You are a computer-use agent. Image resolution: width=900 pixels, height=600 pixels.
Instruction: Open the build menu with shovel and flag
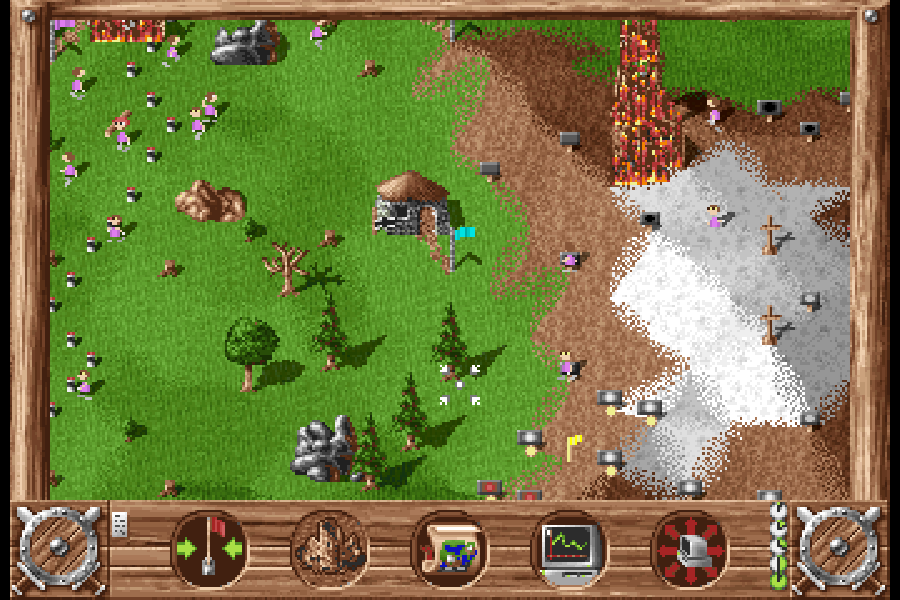pyautogui.click(x=211, y=549)
